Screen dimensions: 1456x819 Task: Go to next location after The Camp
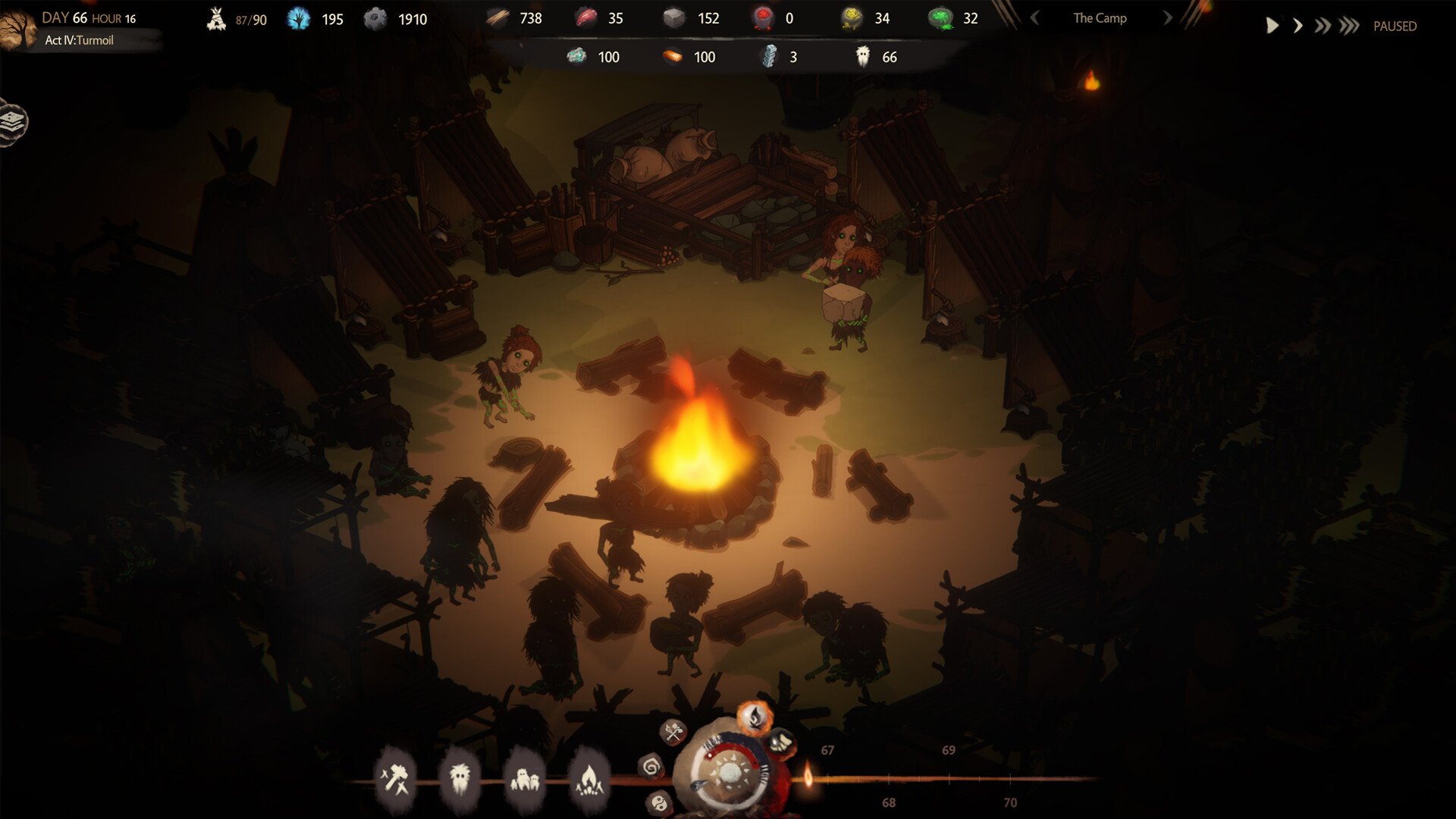tap(1167, 18)
